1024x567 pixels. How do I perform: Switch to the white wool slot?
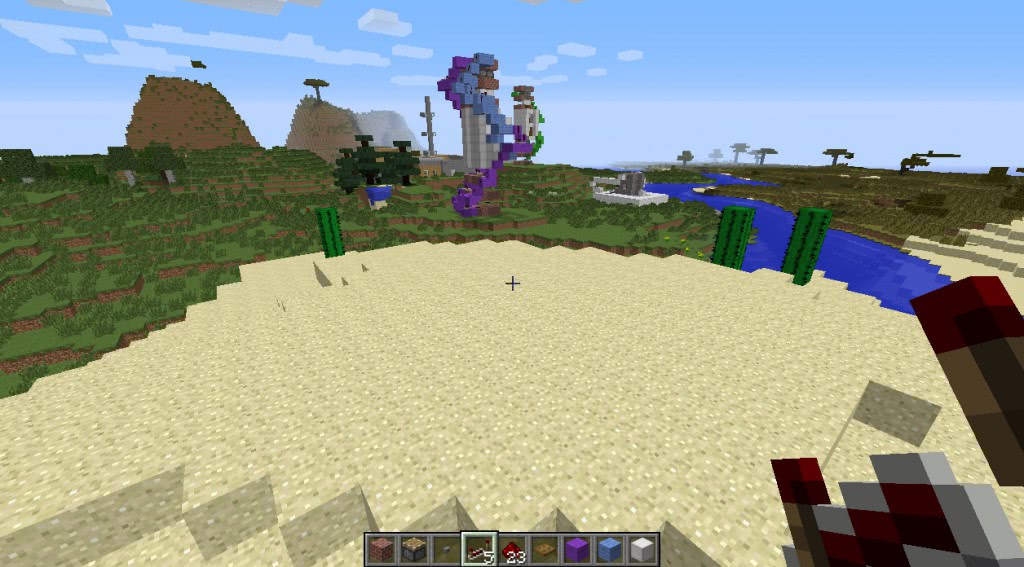(642, 549)
